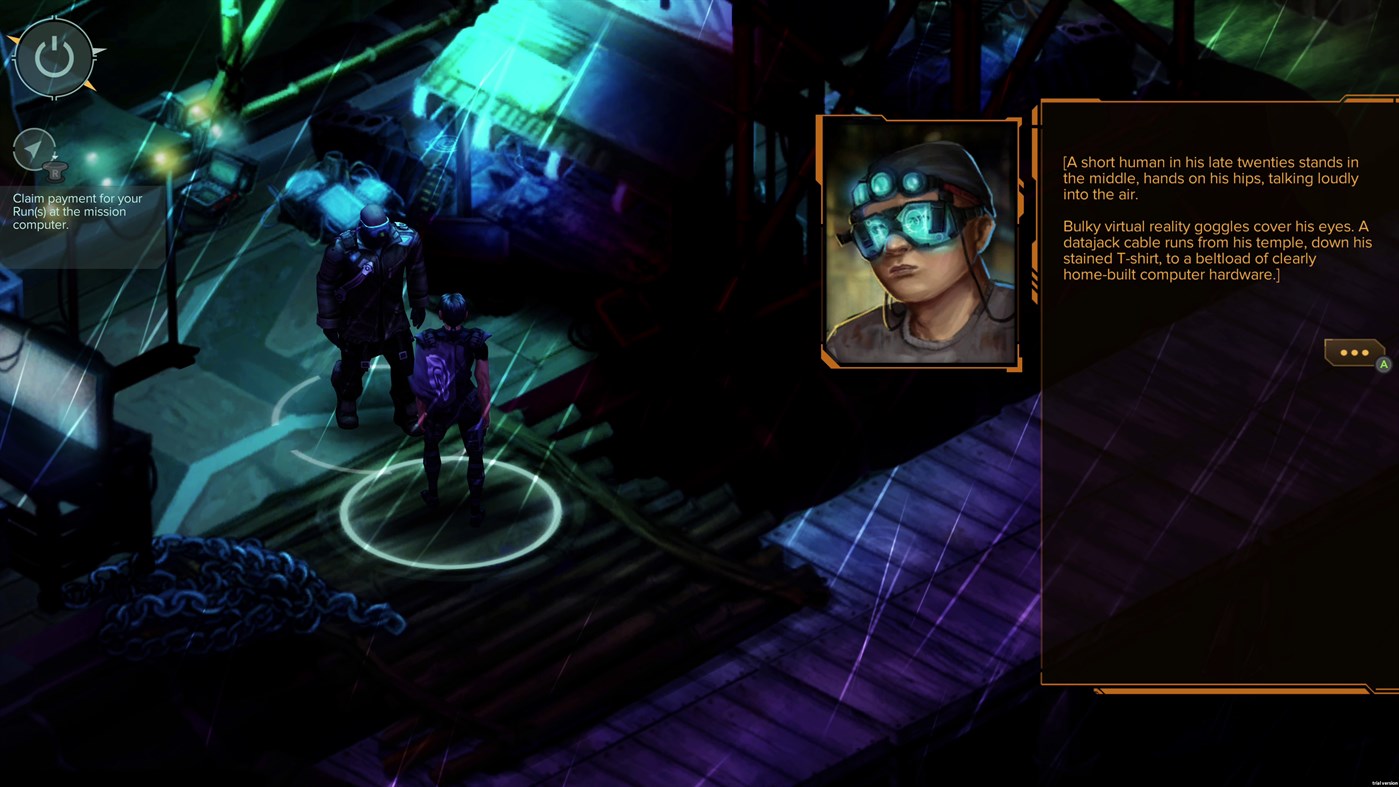Select the power button icon top-left

coord(52,55)
